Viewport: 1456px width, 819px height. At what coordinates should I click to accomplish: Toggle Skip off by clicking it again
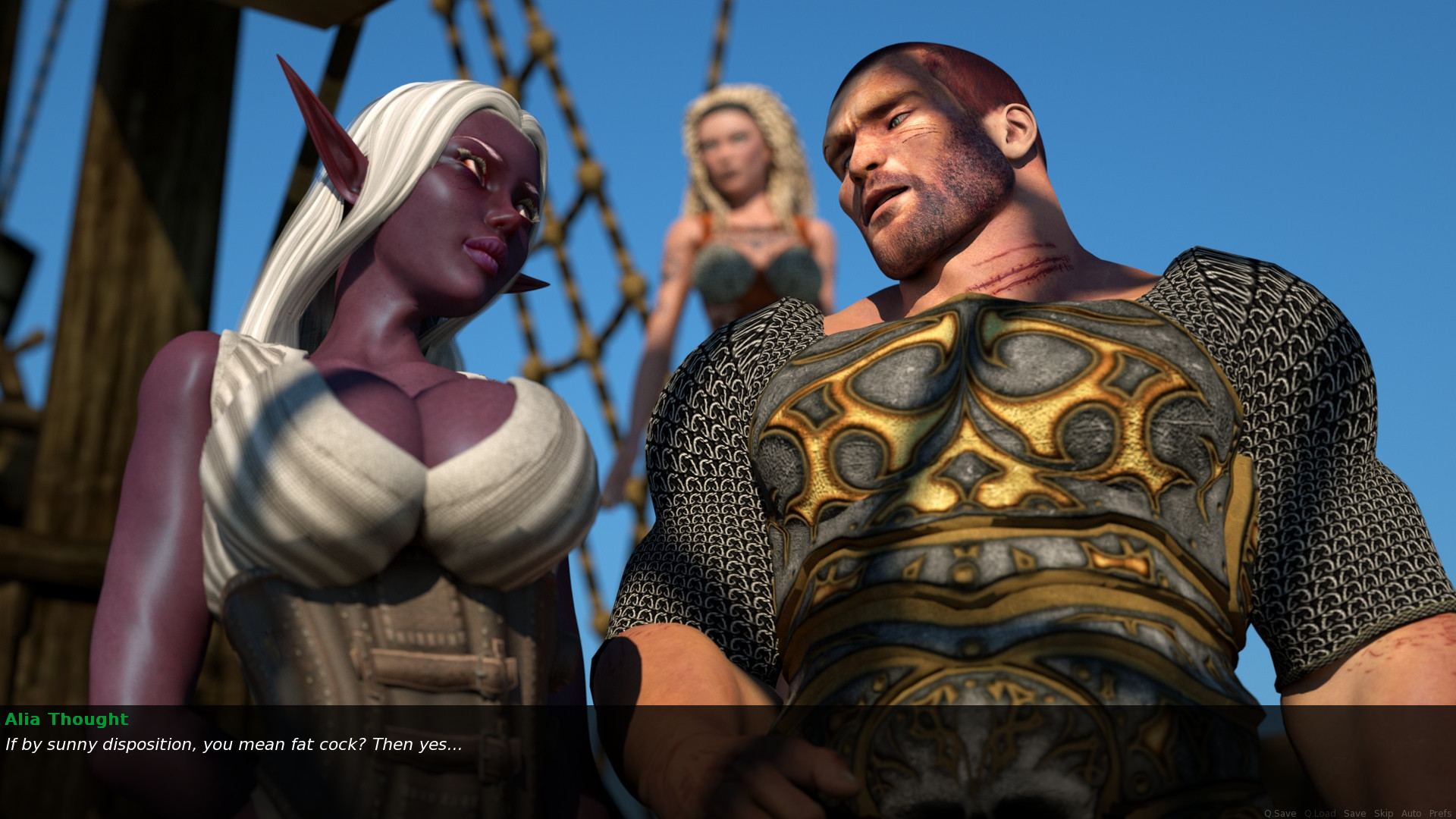(x=1384, y=813)
